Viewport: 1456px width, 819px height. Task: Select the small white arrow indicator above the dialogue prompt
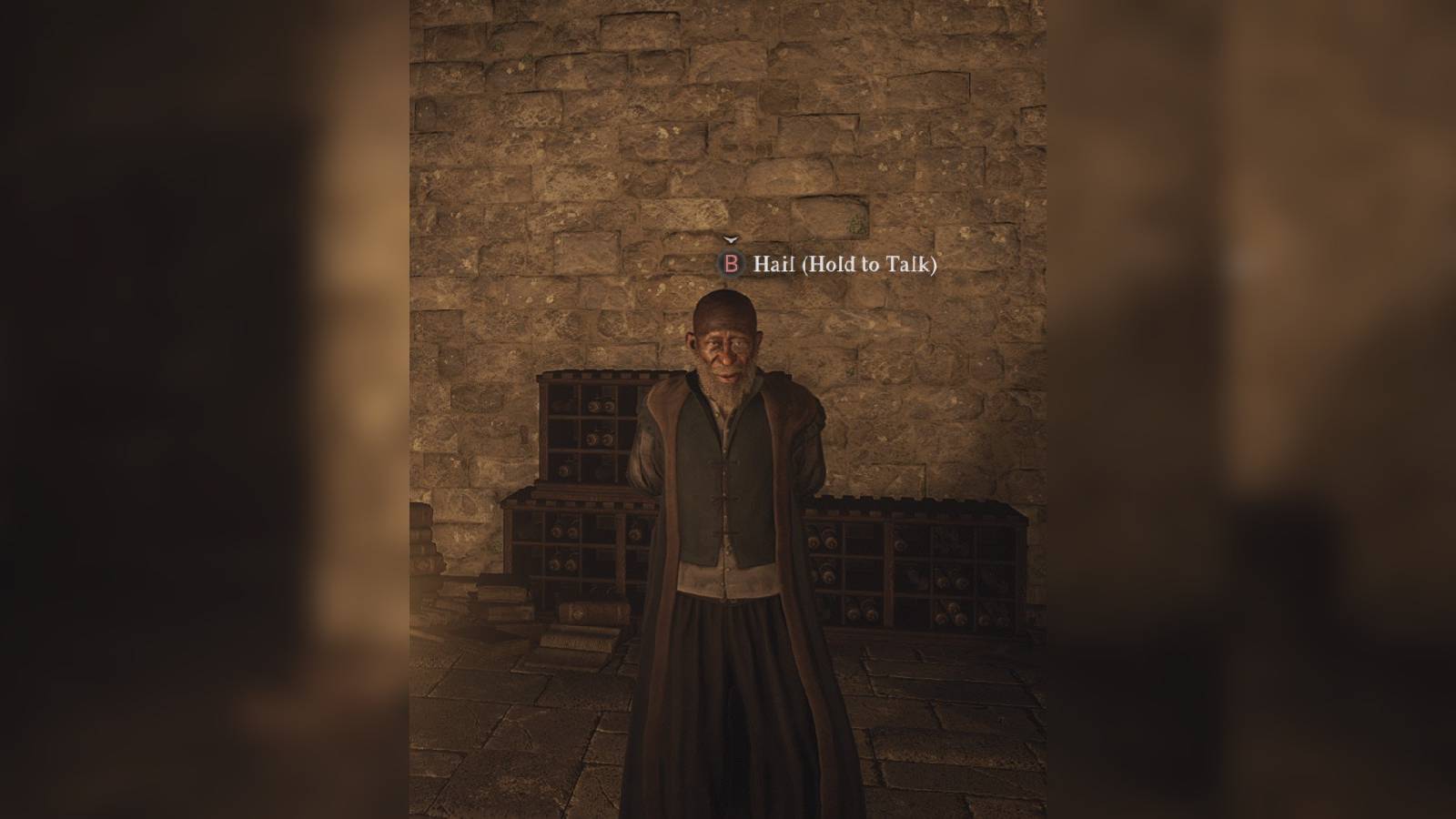tap(730, 239)
